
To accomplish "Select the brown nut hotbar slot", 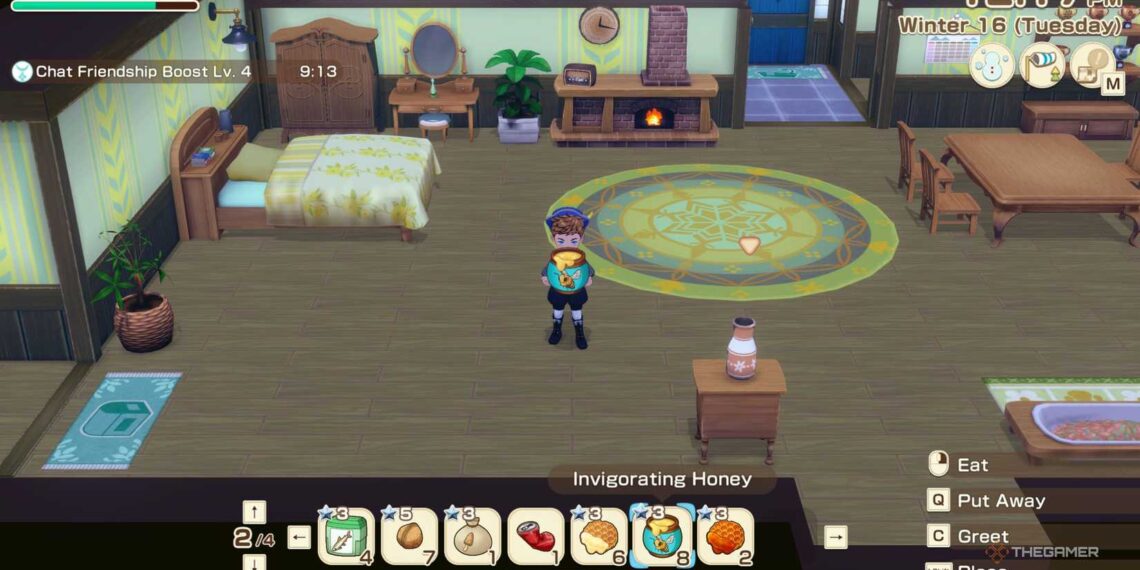I will [409, 537].
